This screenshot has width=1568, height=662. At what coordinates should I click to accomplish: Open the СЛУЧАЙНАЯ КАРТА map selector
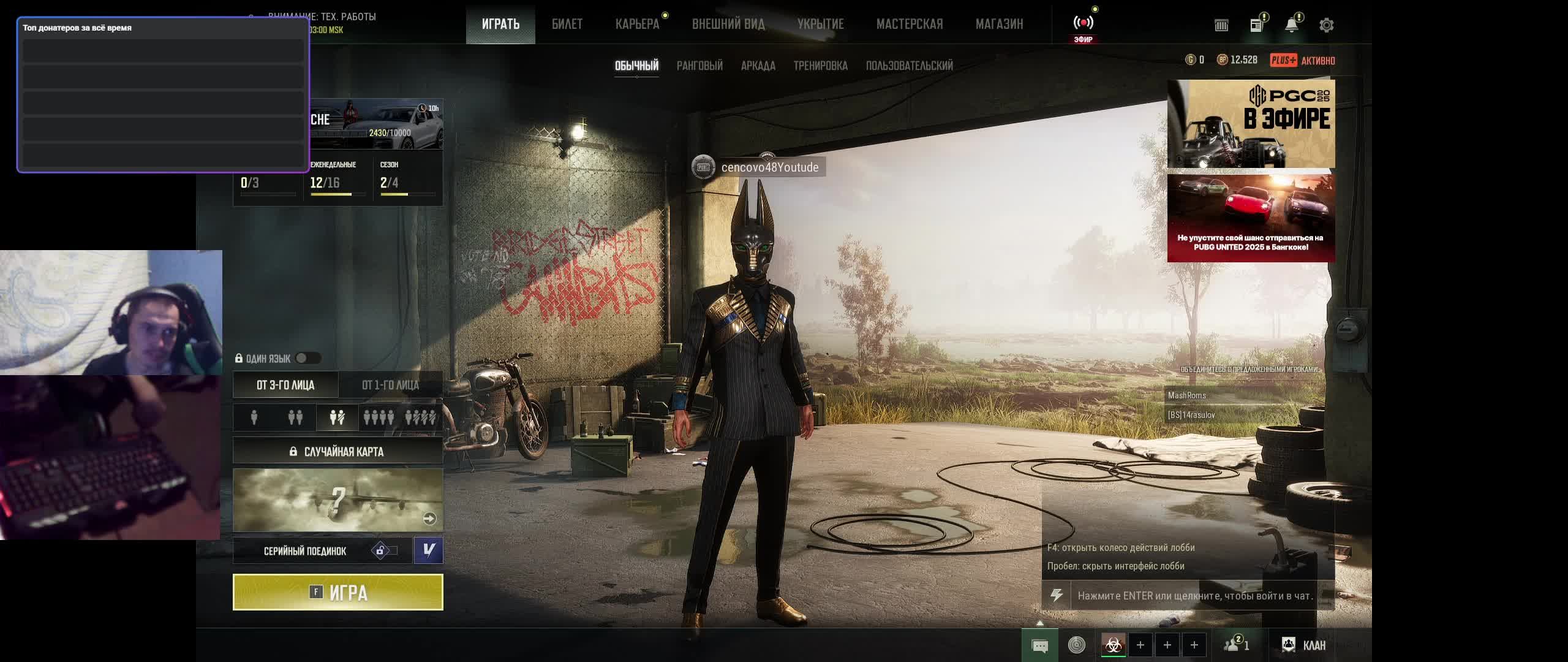point(337,452)
